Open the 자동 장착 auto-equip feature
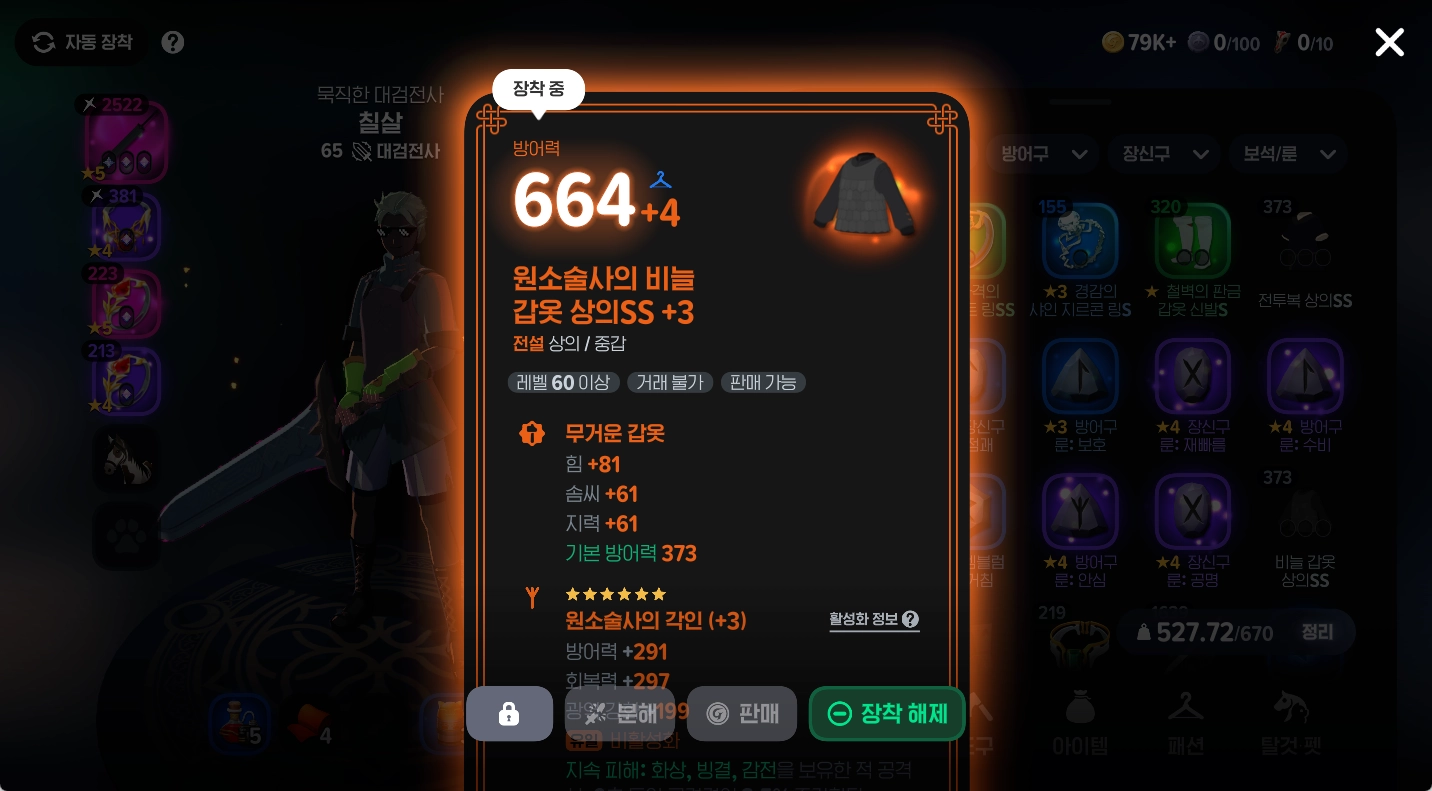 pyautogui.click(x=80, y=42)
